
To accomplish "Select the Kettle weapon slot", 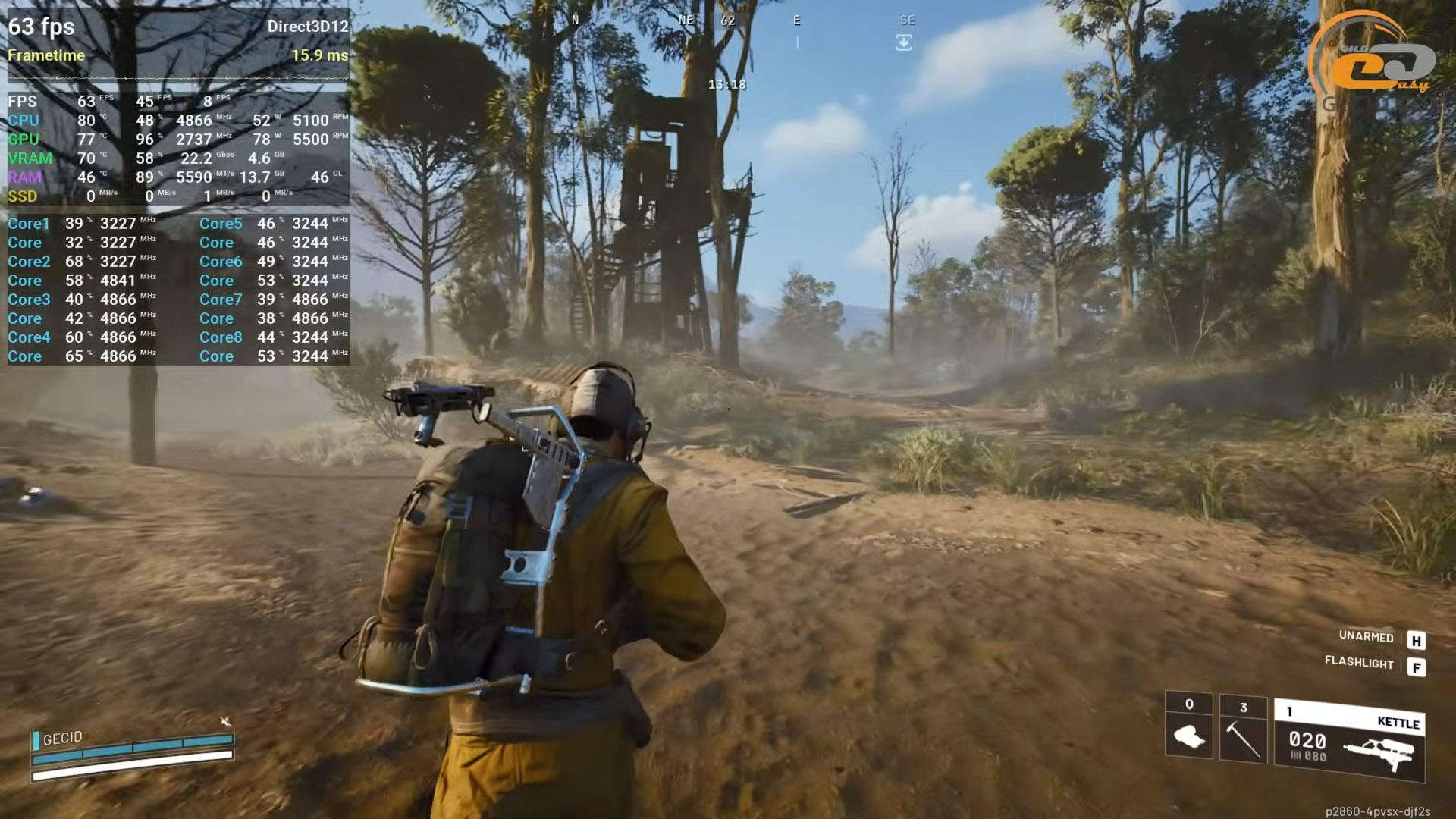I will (1350, 741).
